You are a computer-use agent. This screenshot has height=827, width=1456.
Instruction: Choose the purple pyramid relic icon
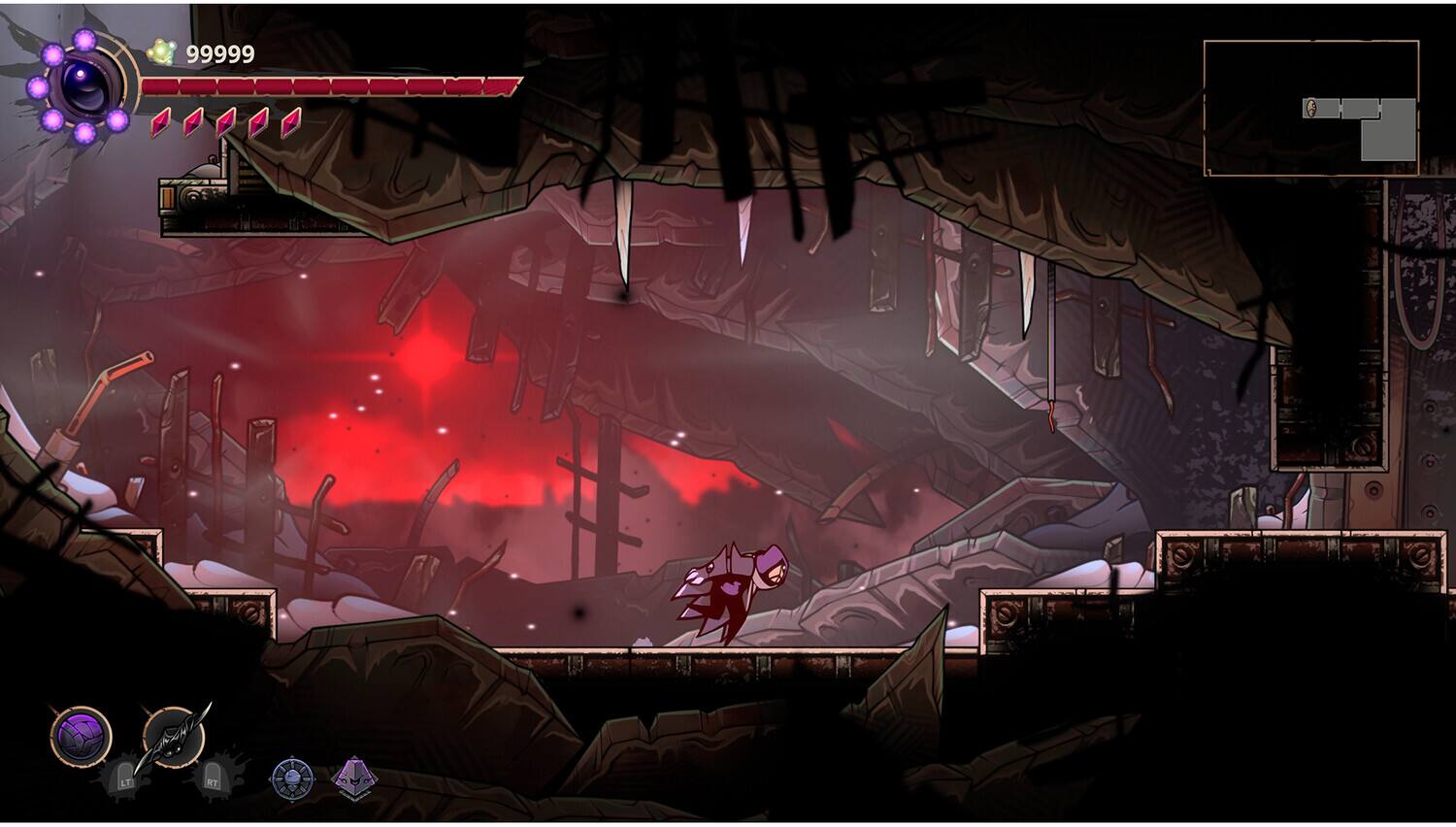353,777
